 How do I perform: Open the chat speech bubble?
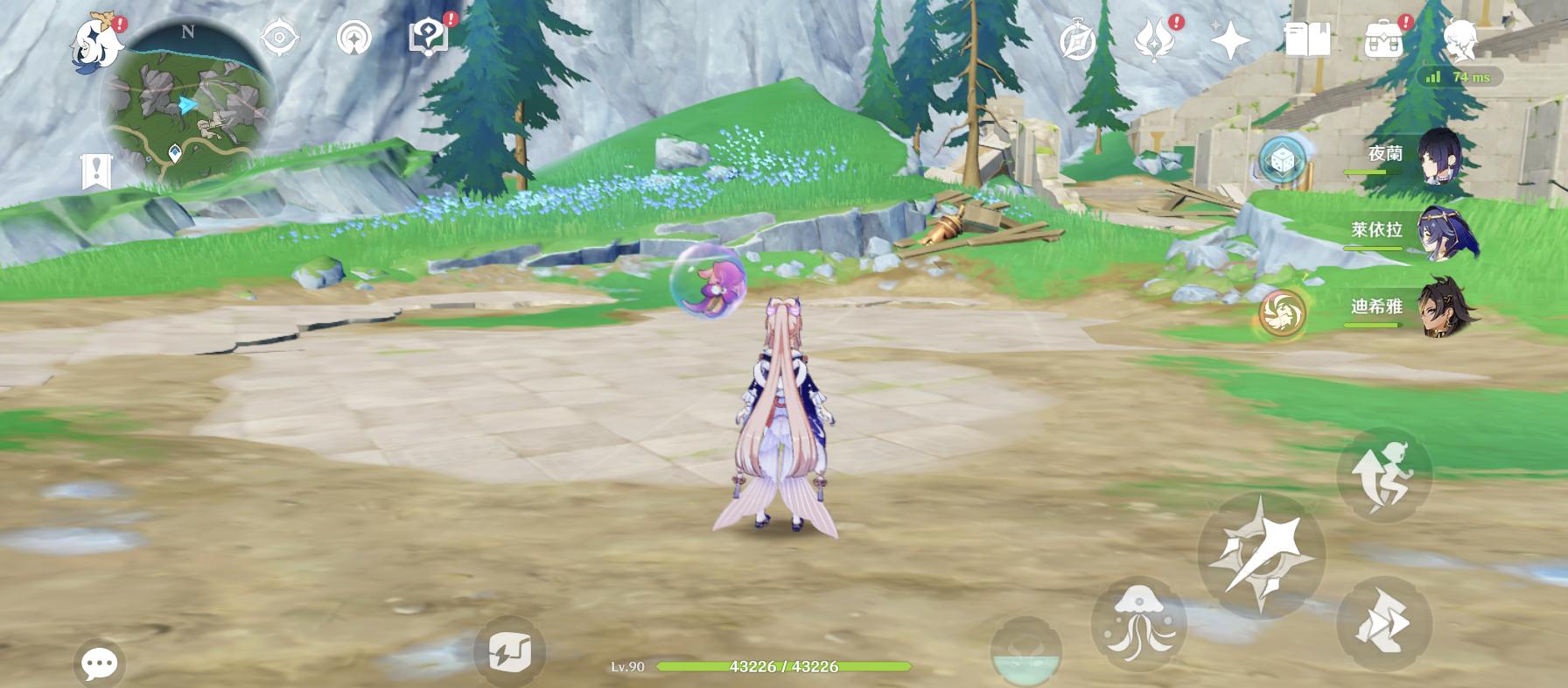[x=99, y=663]
